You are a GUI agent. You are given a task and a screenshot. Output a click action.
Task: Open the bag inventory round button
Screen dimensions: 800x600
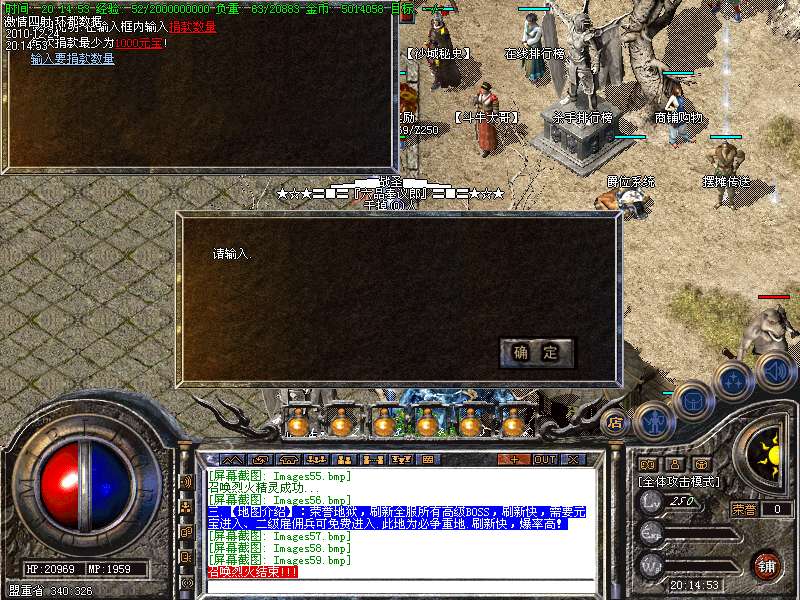tap(692, 401)
